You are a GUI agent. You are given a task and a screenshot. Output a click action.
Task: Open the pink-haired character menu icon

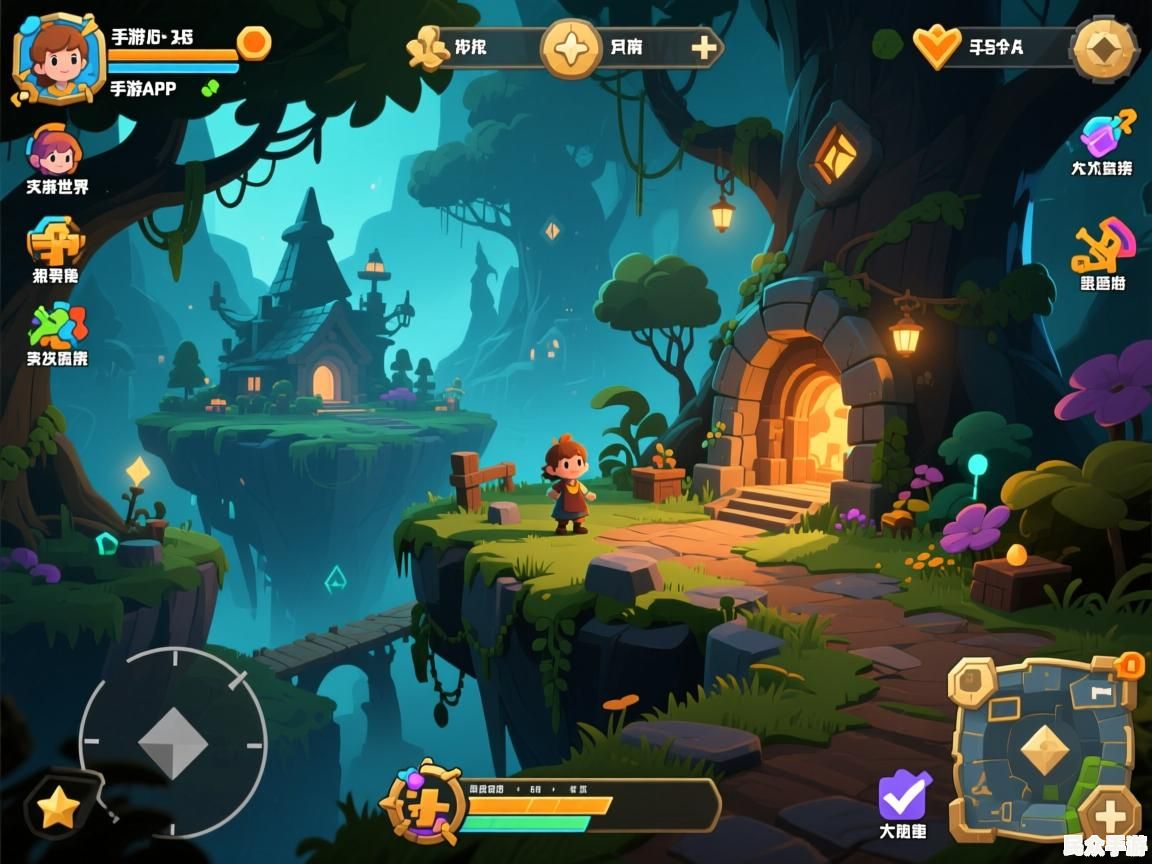coord(55,151)
